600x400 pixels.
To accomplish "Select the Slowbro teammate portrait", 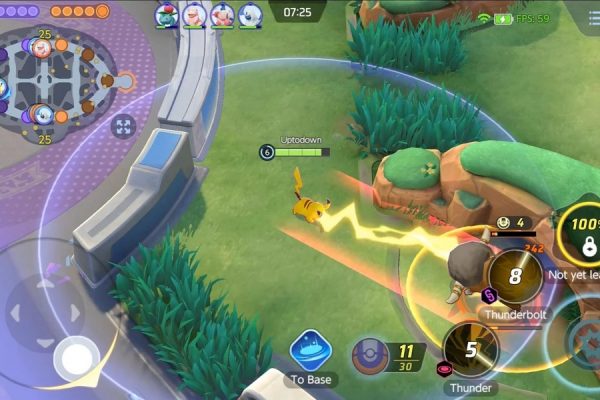I will [194, 14].
